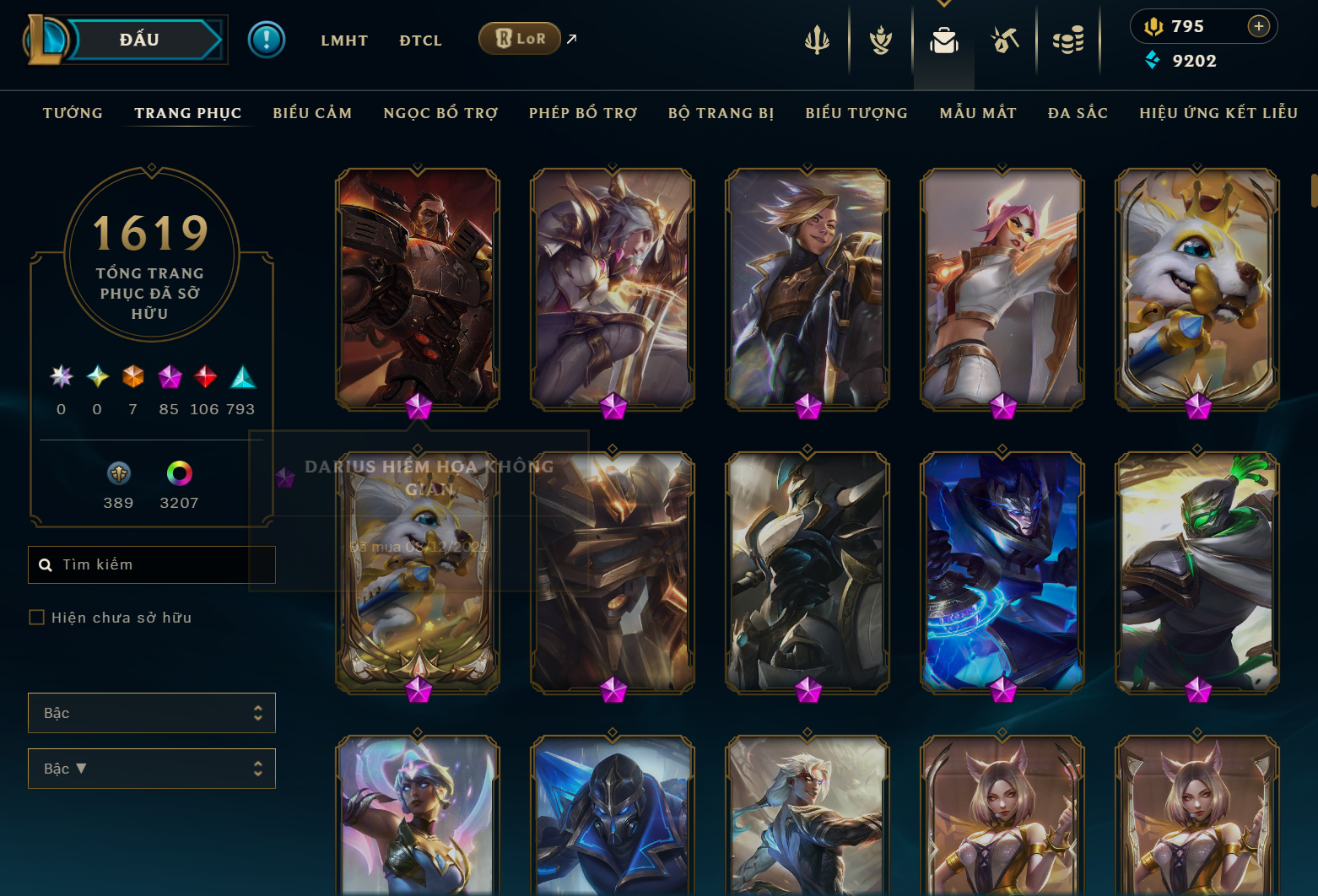Click the search magnifier icon

pos(46,564)
